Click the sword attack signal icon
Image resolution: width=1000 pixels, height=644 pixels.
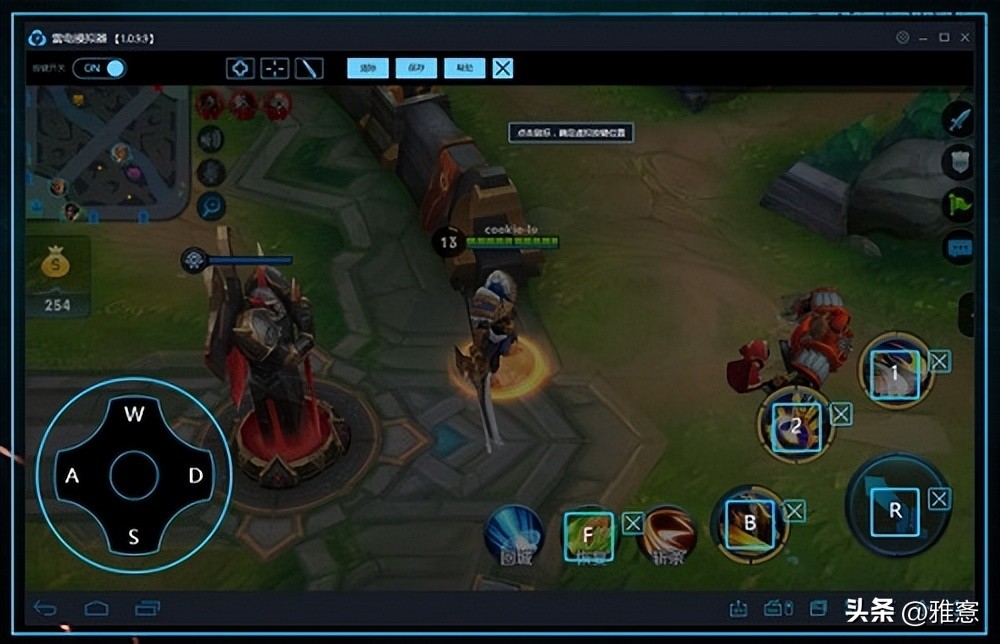point(958,119)
